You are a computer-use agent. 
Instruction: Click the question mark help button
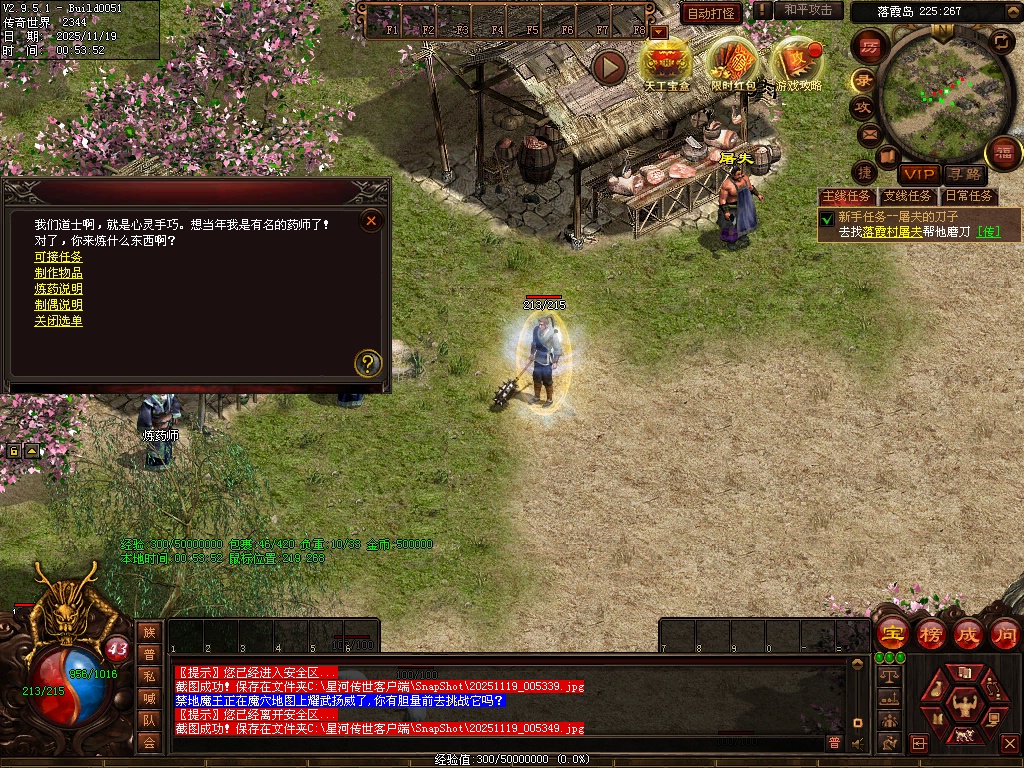pos(368,363)
